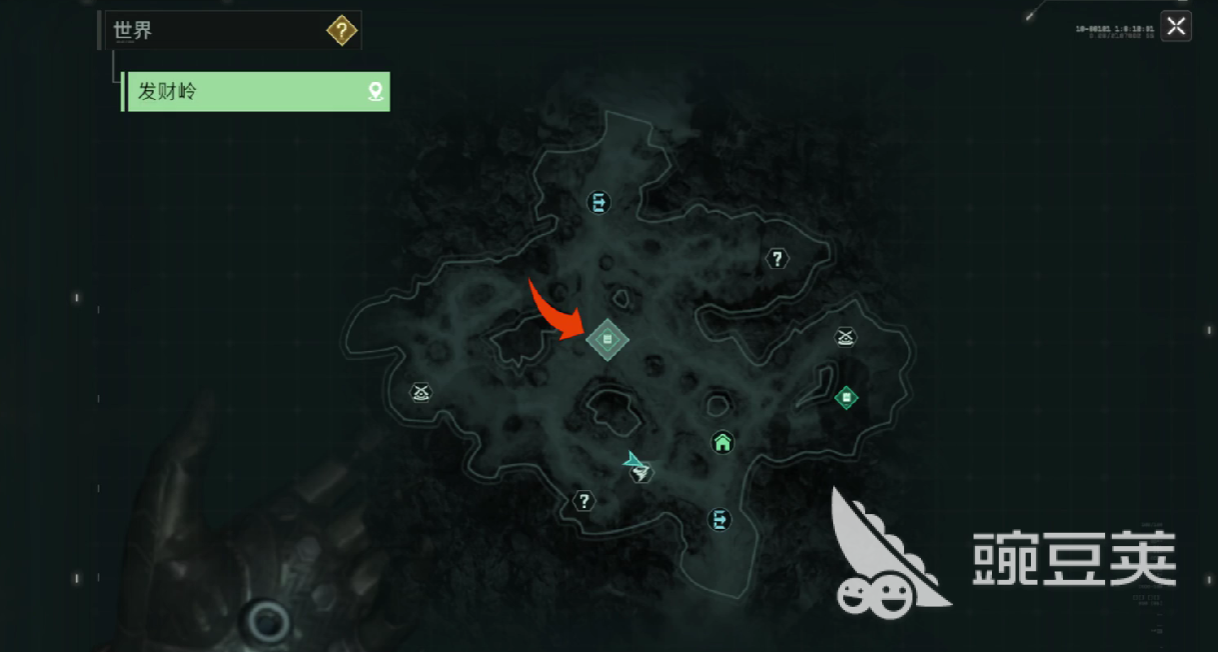Image resolution: width=1218 pixels, height=652 pixels.
Task: Click the location pin on 发财岭
Action: coord(375,92)
